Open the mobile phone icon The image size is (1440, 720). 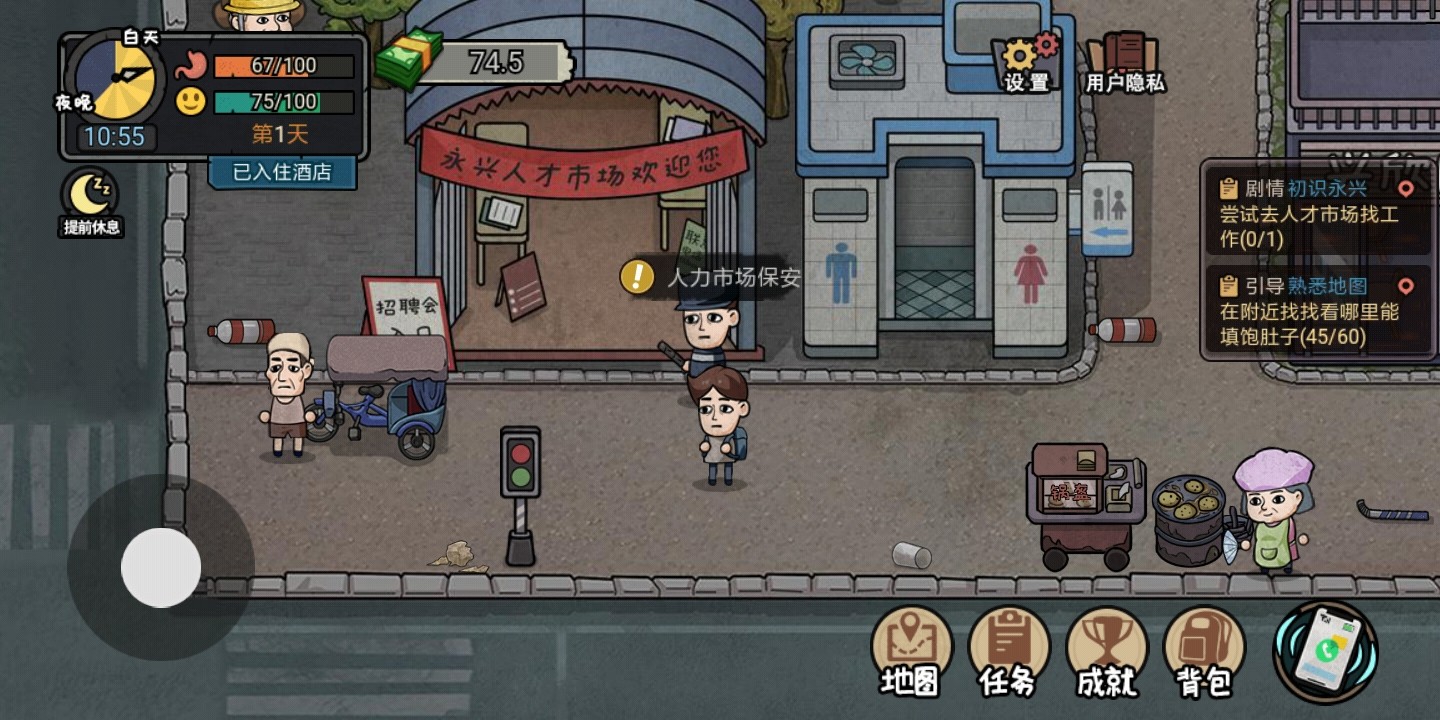tap(1325, 653)
